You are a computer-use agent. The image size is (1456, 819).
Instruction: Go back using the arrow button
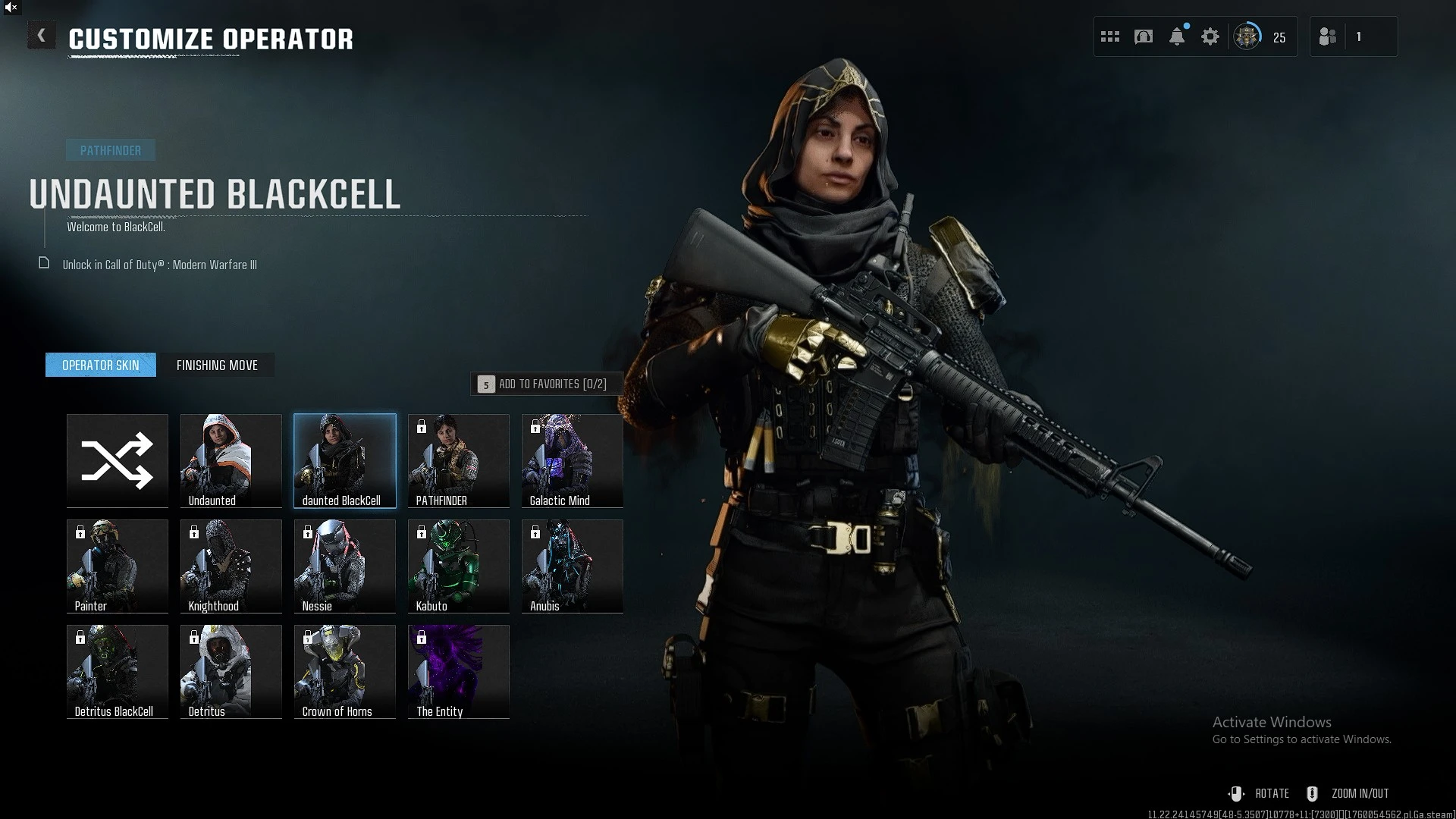pos(41,36)
